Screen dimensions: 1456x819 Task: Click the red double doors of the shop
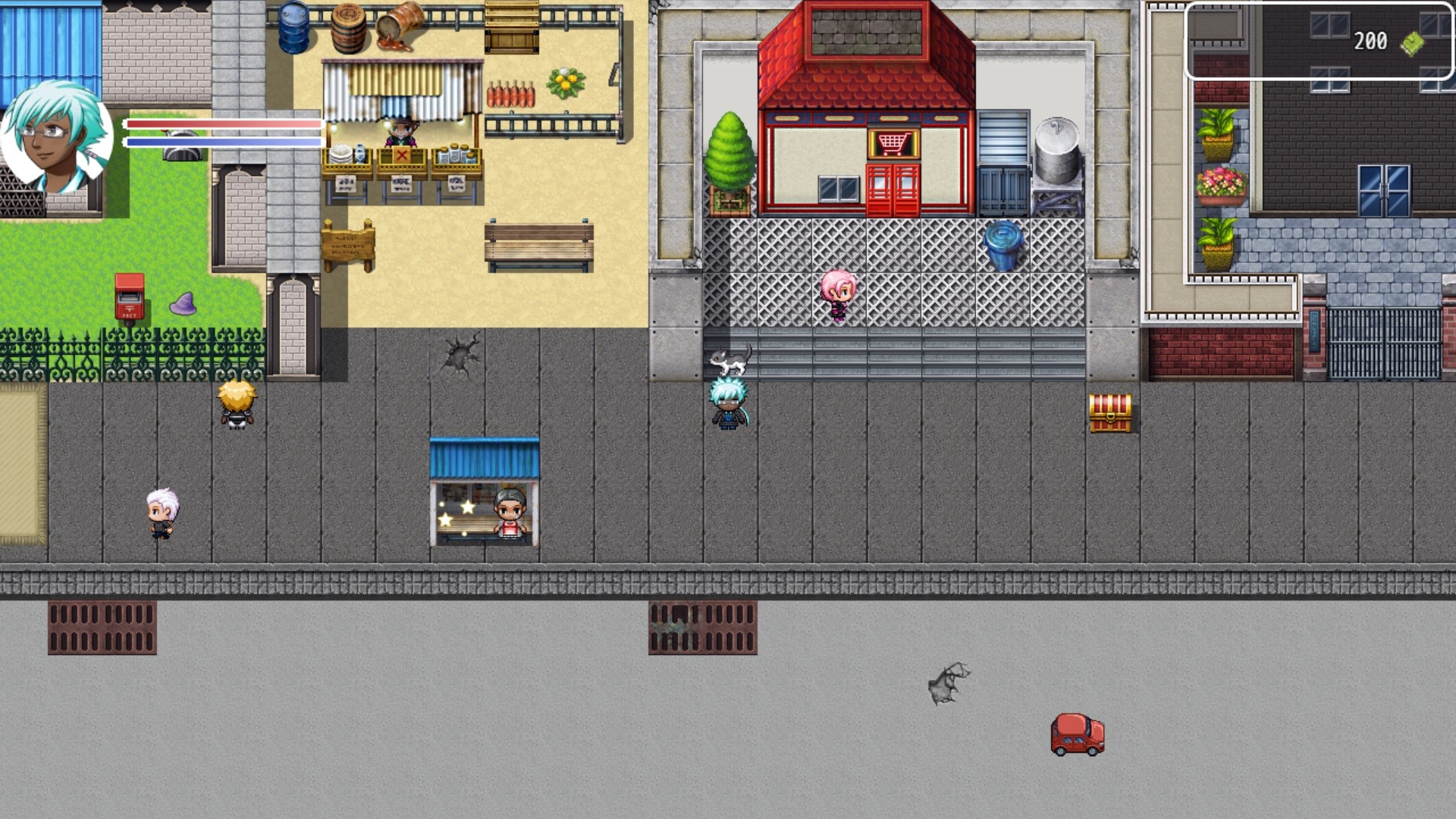coord(892,186)
